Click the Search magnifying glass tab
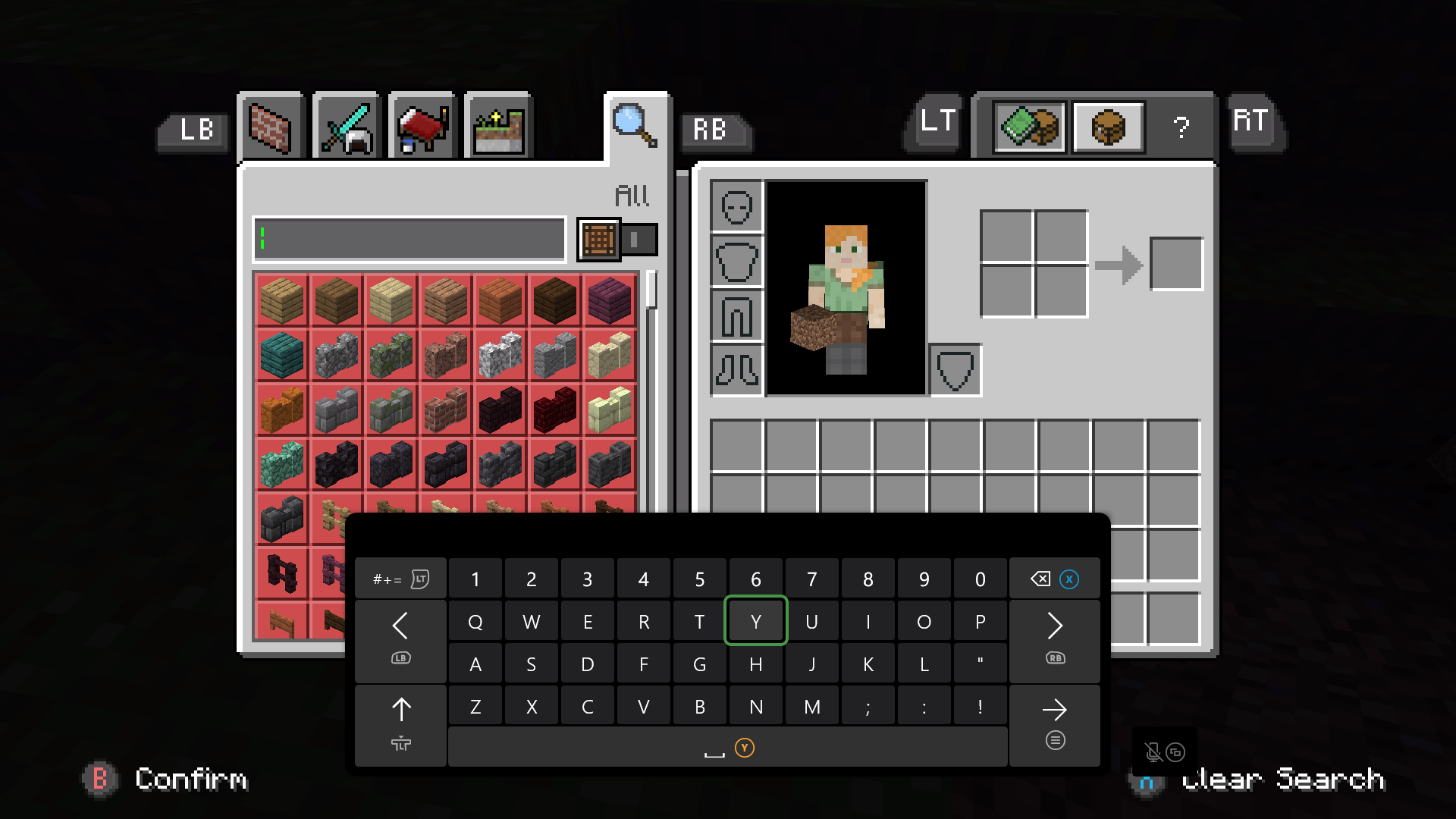The height and width of the screenshot is (819, 1456). 635,126
